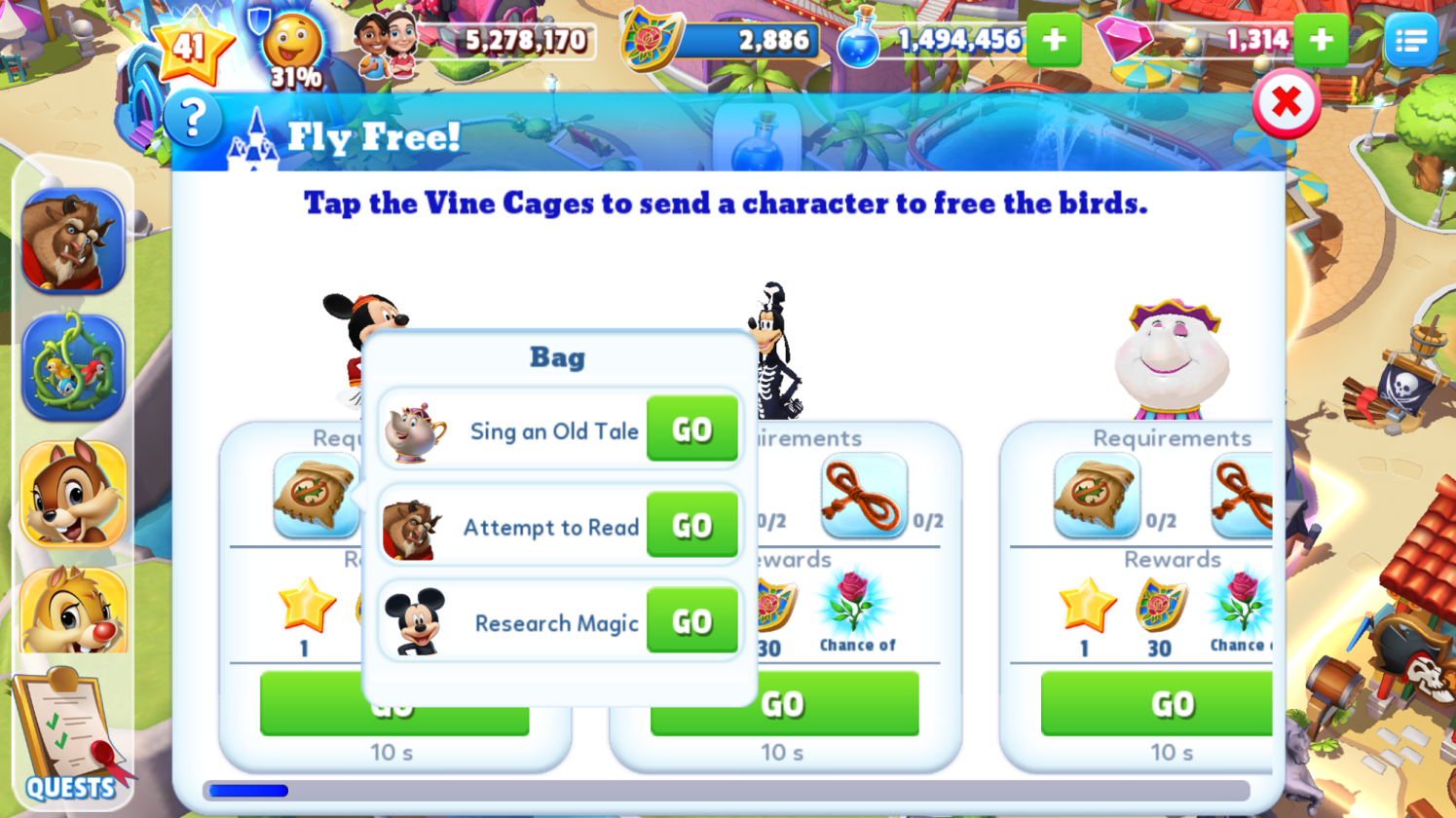Buy more pink gems

pyautogui.click(x=1321, y=40)
